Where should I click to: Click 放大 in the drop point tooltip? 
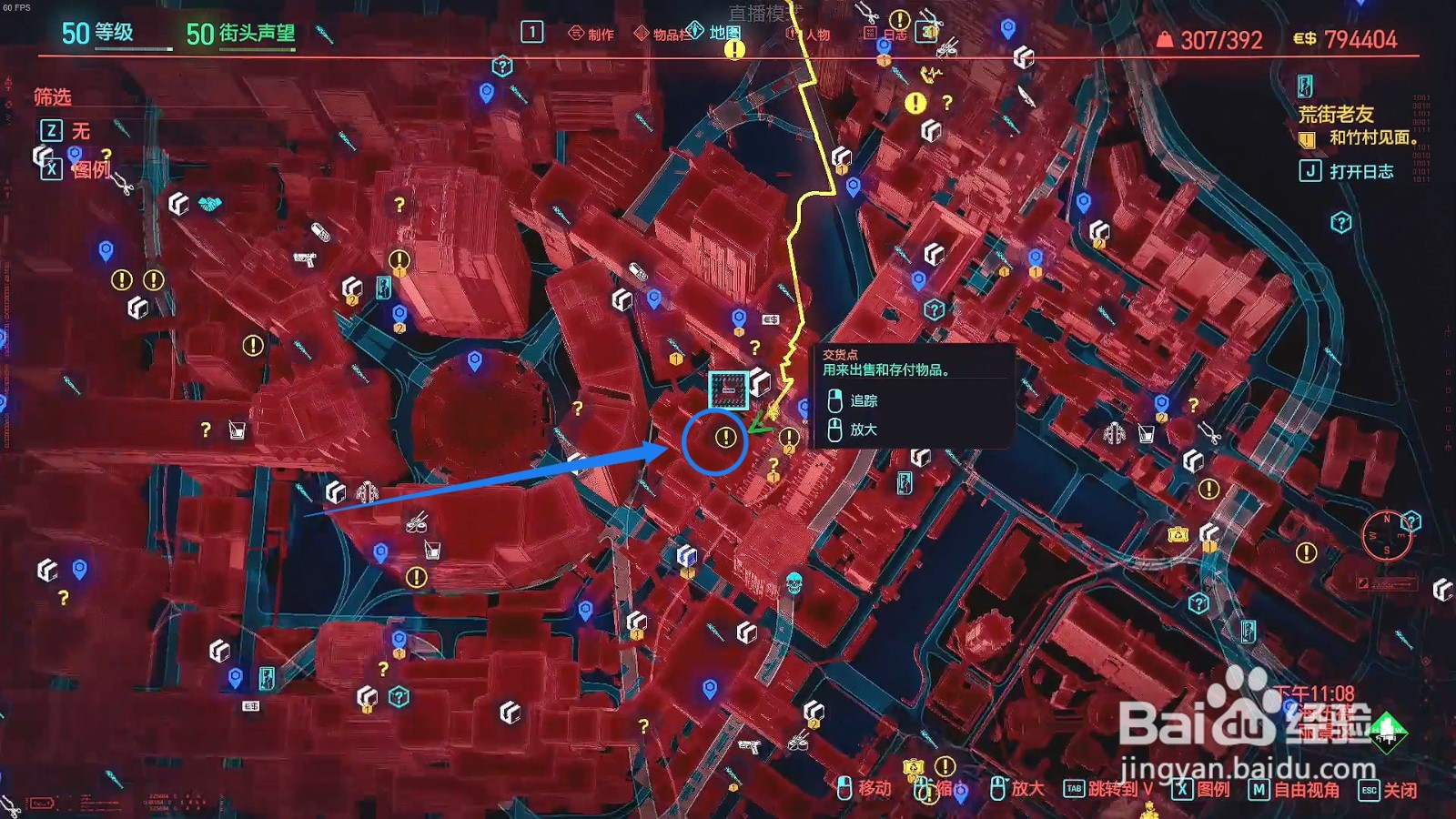coord(863,428)
